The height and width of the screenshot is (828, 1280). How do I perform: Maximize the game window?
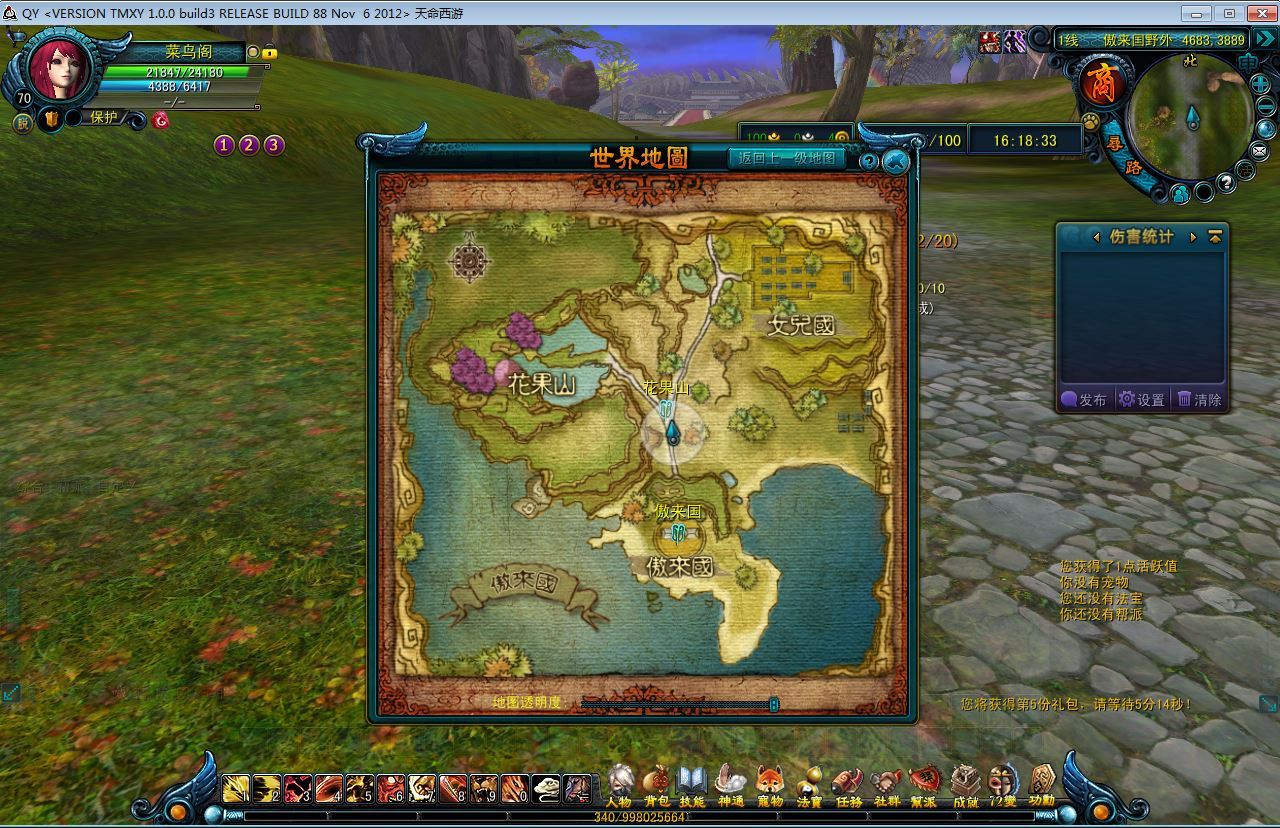(1229, 13)
